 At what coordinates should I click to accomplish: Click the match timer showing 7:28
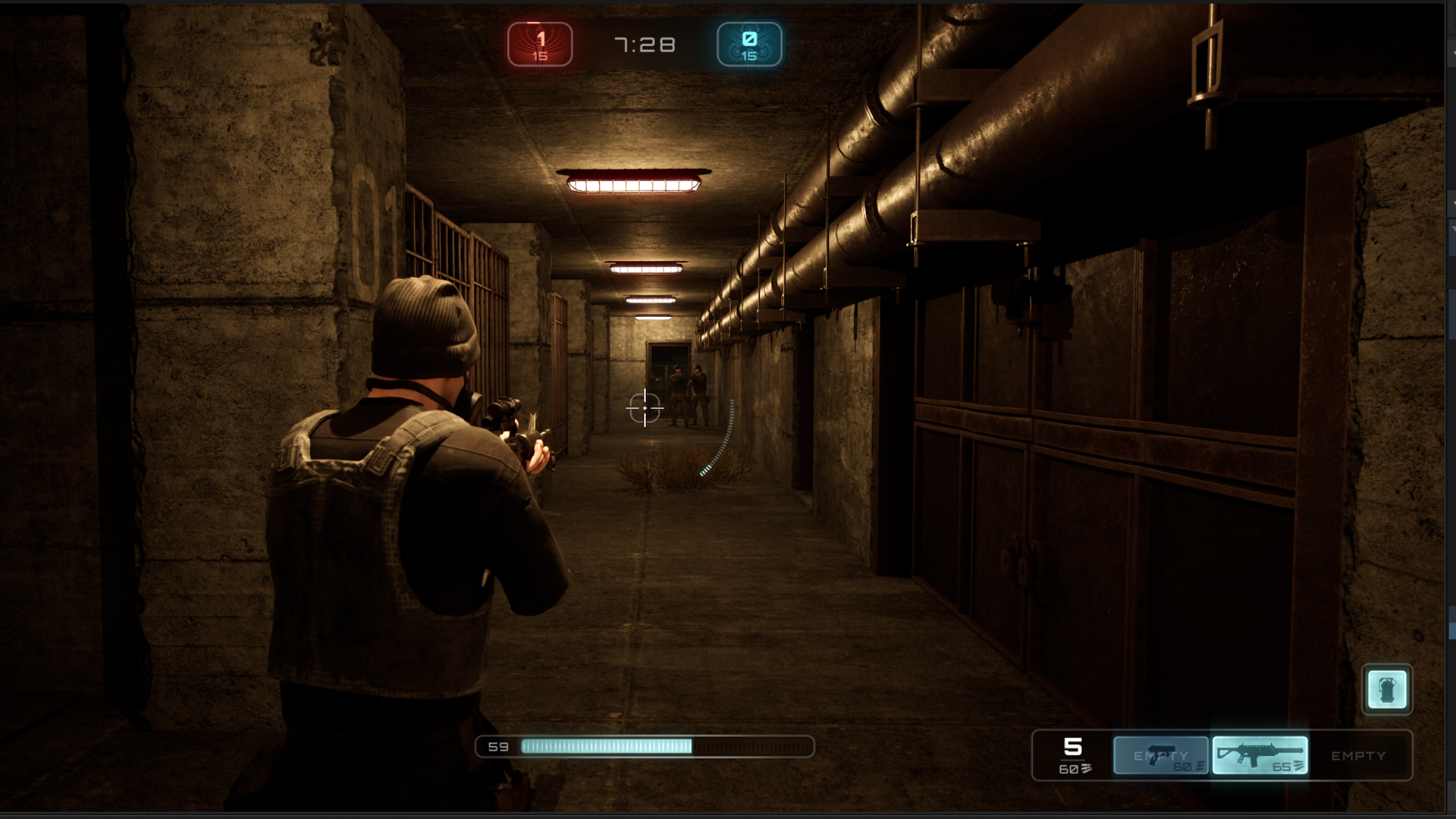(645, 44)
